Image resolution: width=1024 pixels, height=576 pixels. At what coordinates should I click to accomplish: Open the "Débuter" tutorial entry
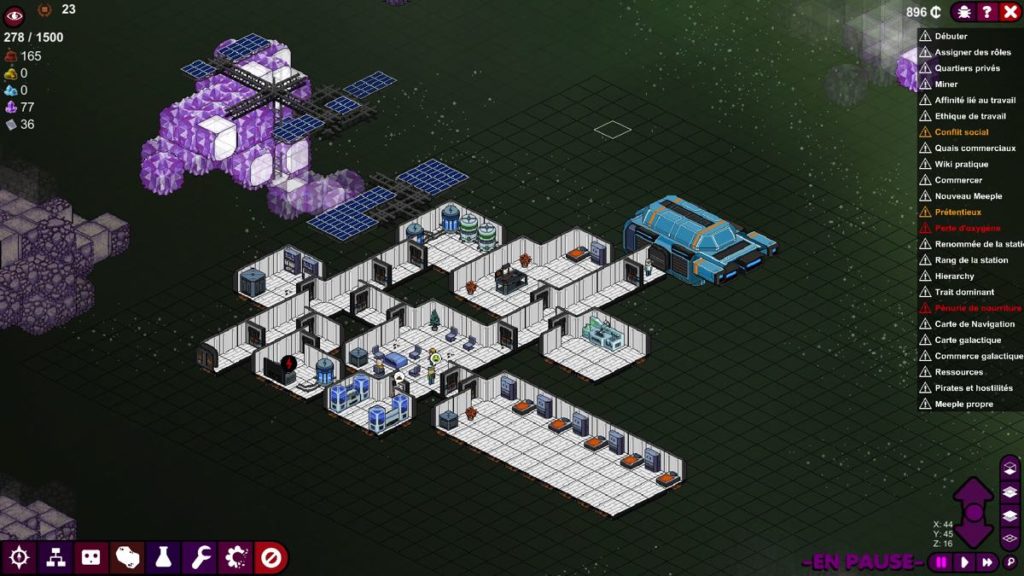pos(951,36)
